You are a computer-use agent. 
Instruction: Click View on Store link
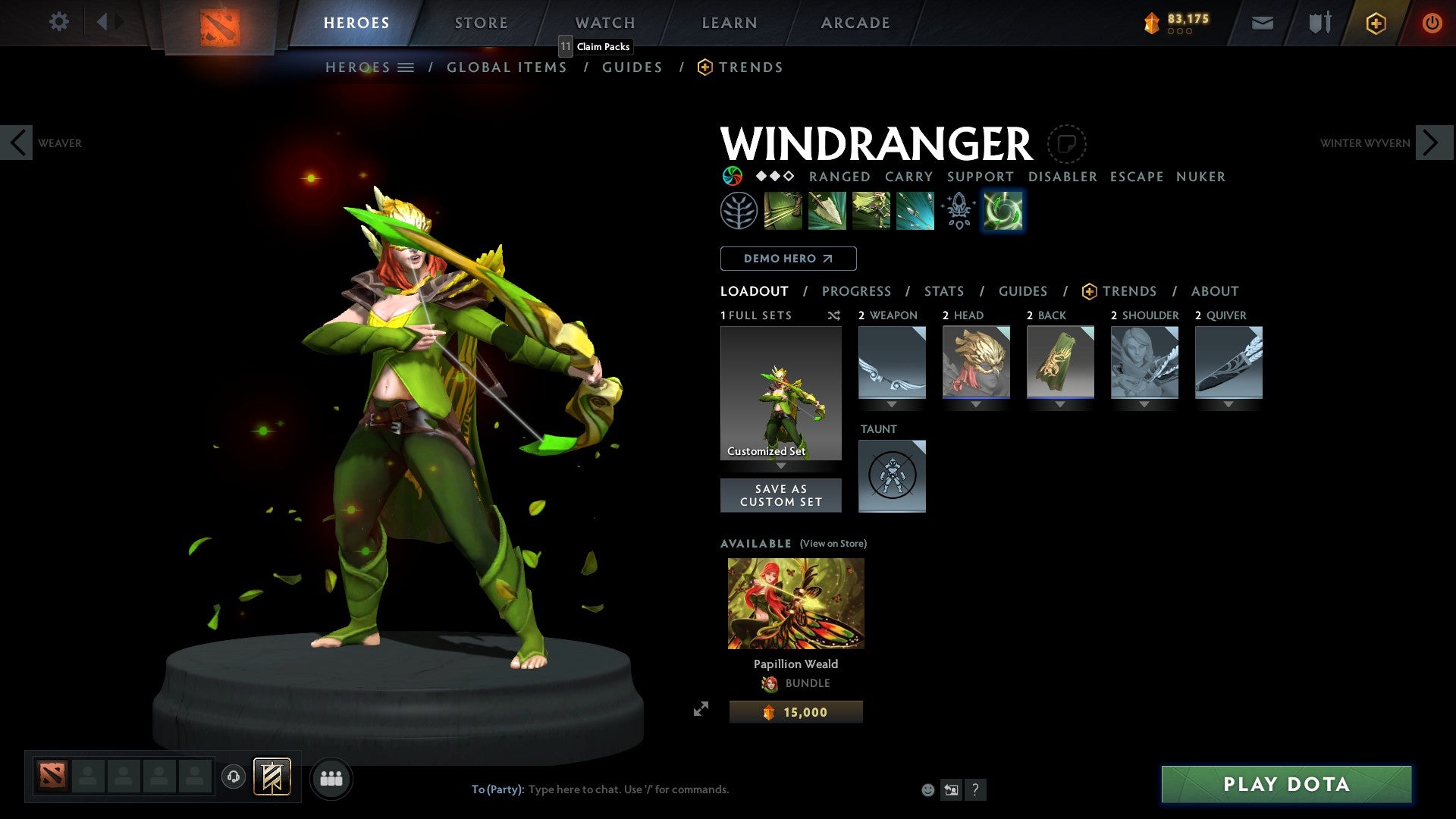833,544
